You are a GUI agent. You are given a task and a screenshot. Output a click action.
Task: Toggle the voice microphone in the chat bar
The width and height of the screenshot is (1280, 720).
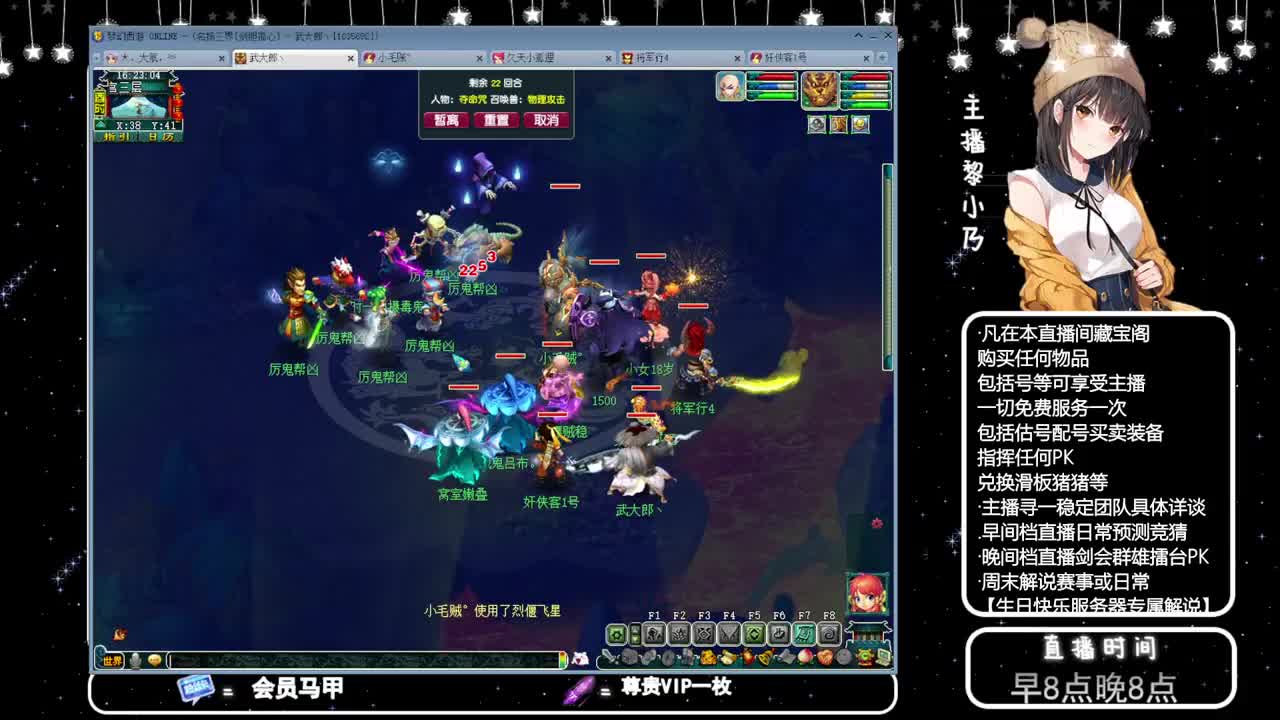point(135,659)
